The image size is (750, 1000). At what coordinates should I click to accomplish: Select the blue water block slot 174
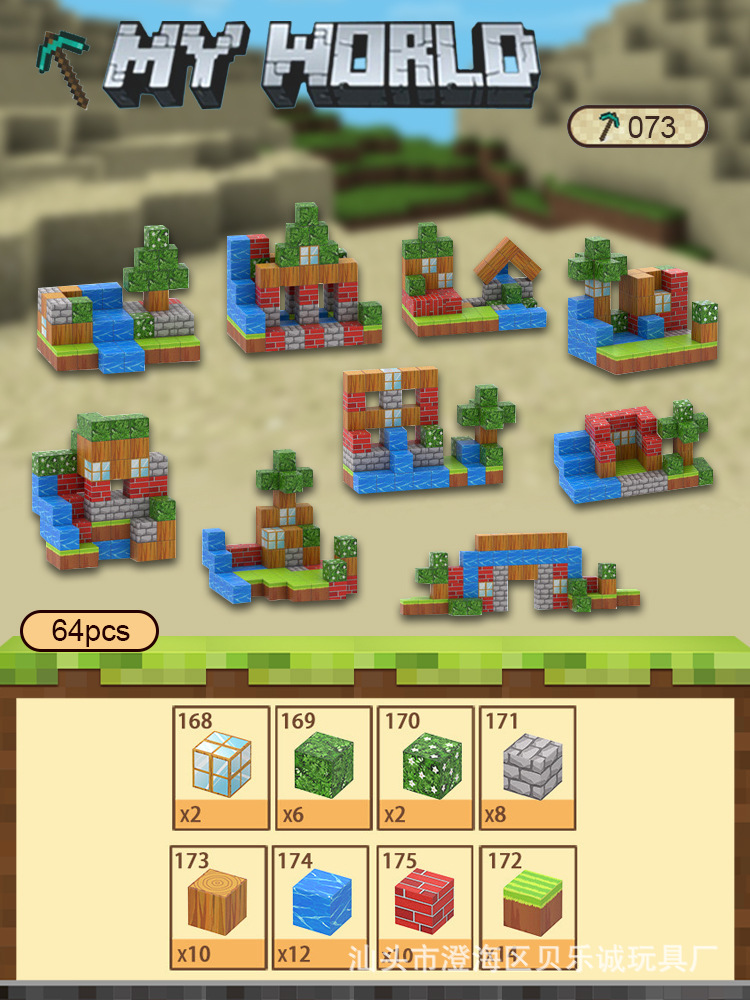coord(323,907)
